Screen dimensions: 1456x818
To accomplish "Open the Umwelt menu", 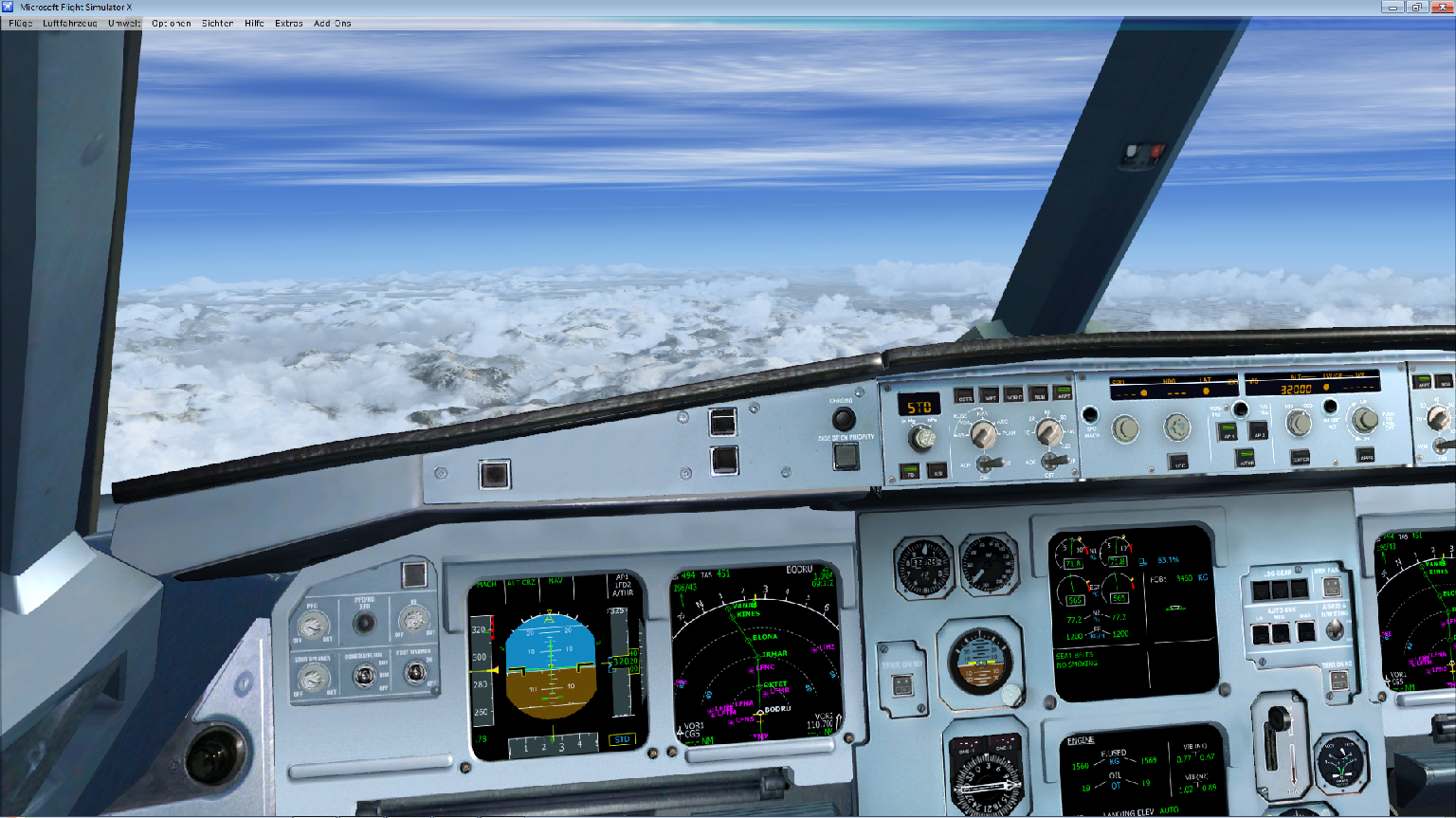I will click(124, 24).
